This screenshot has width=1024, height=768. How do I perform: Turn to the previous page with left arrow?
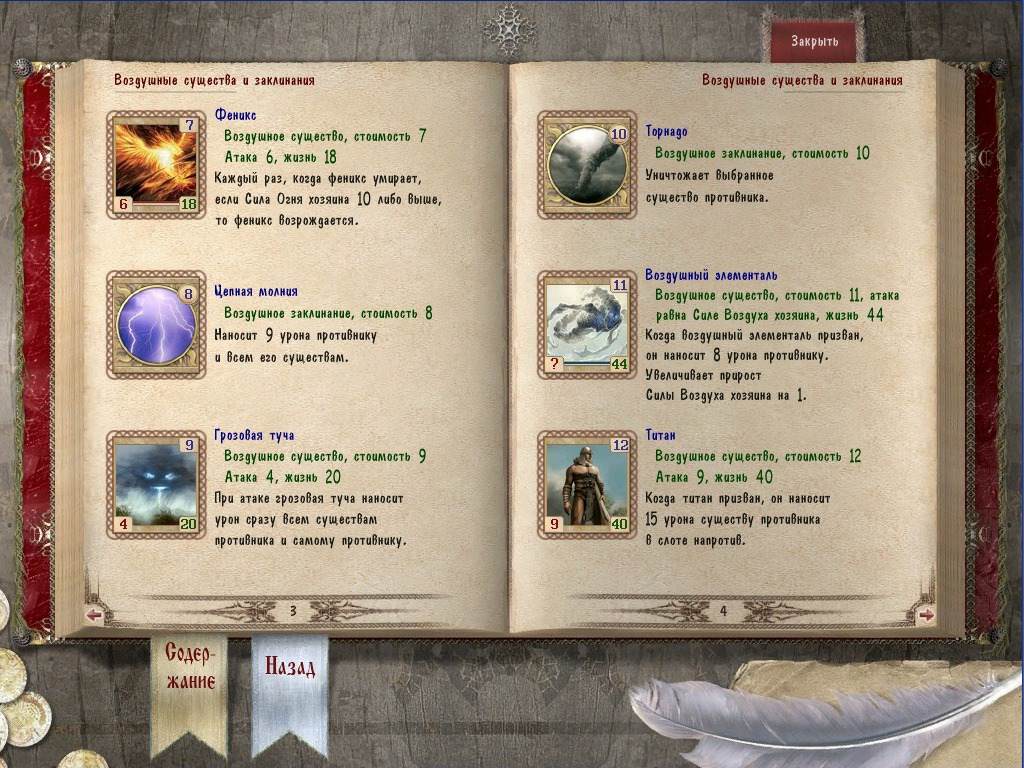pyautogui.click(x=95, y=615)
